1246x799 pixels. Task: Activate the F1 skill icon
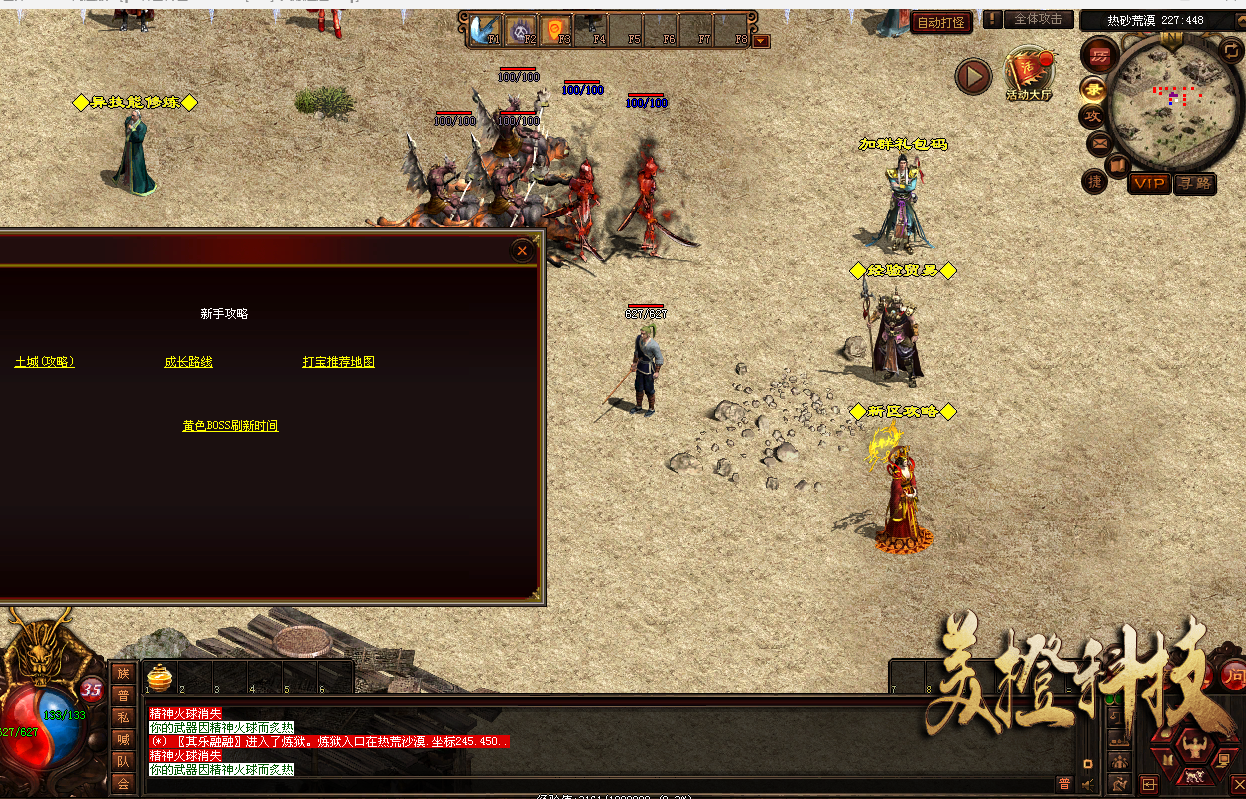pyautogui.click(x=486, y=29)
